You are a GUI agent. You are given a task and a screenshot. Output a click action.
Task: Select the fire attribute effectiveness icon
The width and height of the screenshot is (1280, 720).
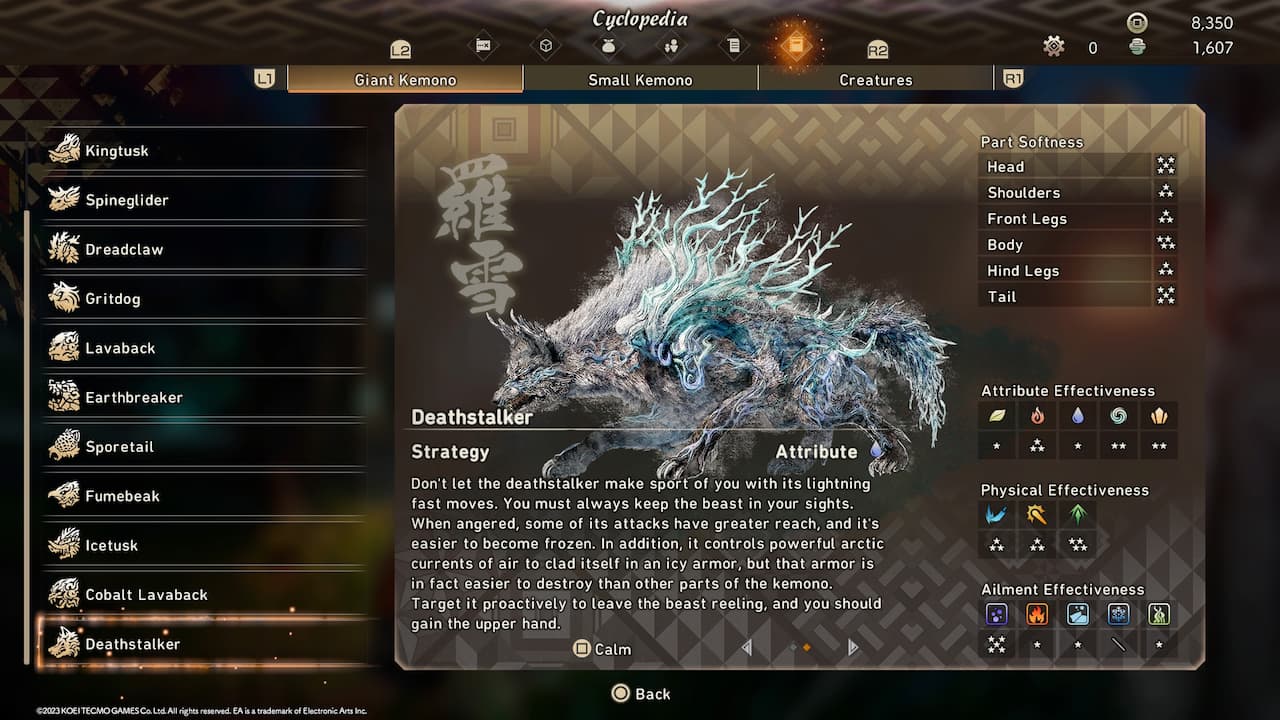click(x=1037, y=416)
